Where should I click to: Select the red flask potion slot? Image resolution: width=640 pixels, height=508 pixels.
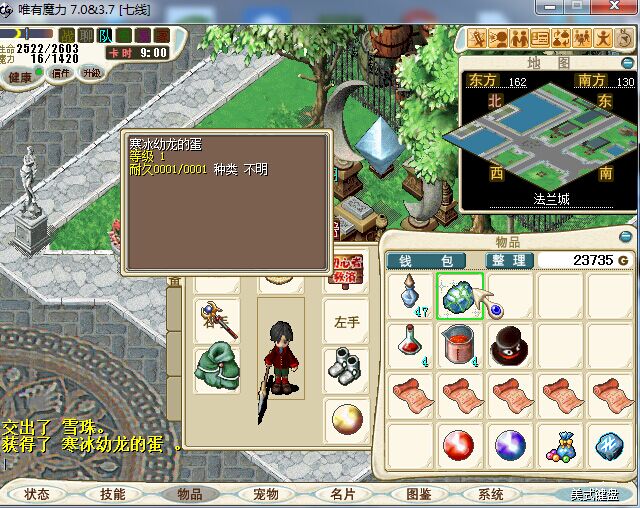409,345
